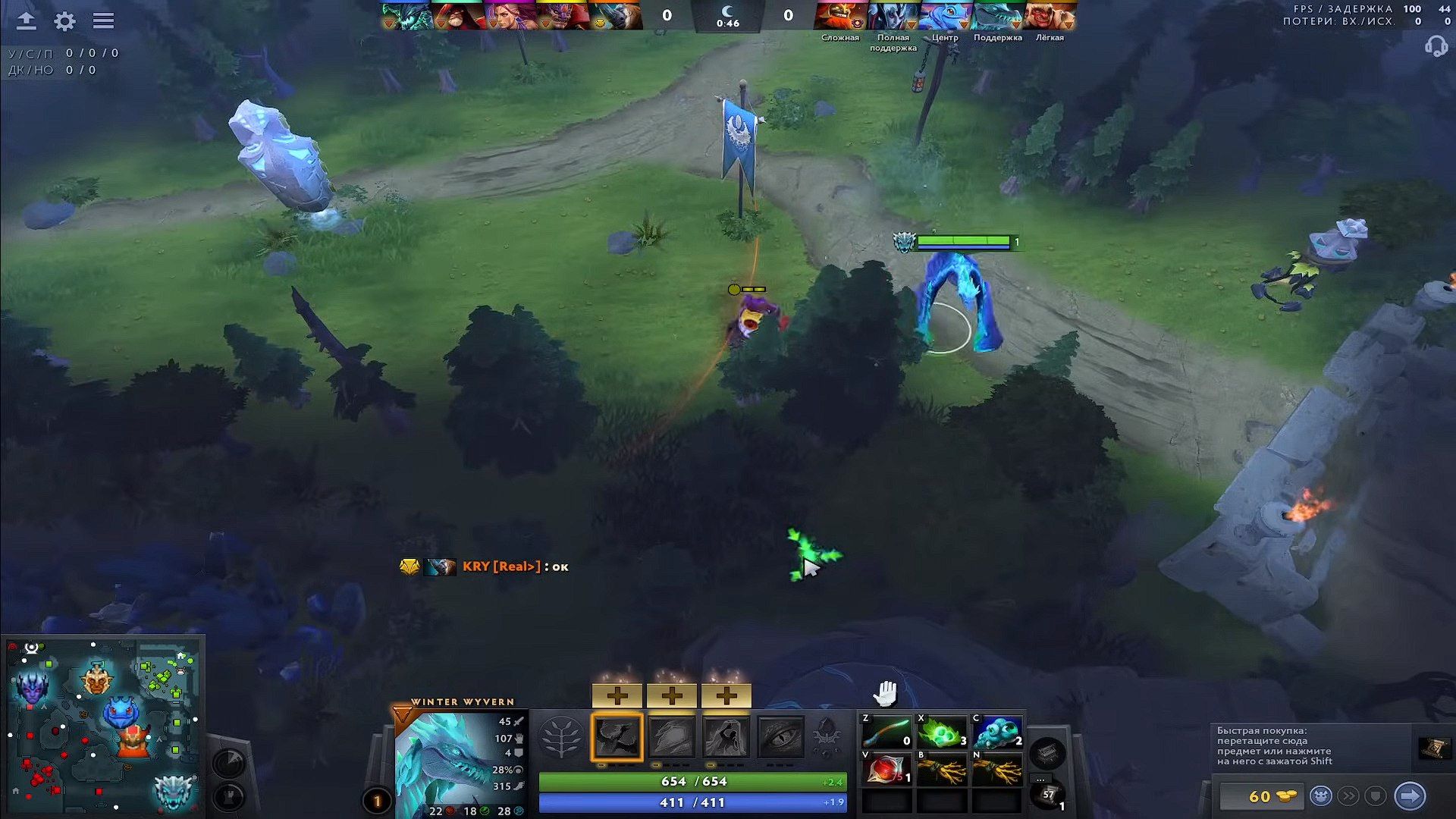The image size is (1456, 819).
Task: Select Pudge portrait in the top bar
Action: pyautogui.click(x=1050, y=16)
